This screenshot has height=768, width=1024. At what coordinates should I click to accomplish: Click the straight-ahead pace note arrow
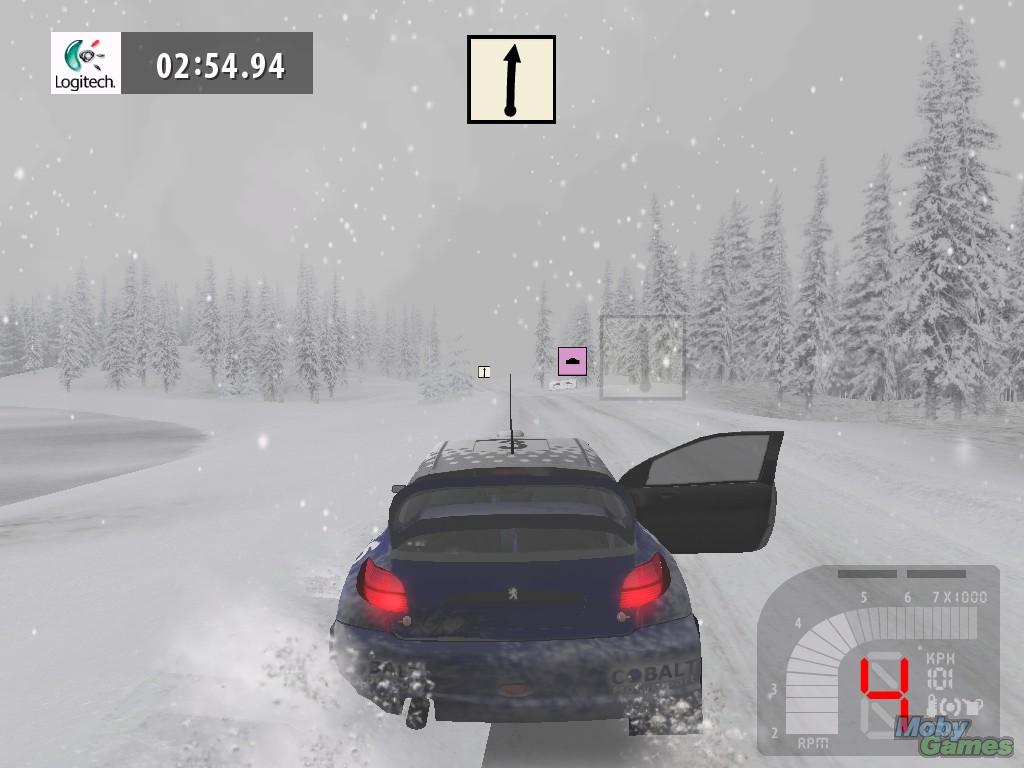(511, 80)
